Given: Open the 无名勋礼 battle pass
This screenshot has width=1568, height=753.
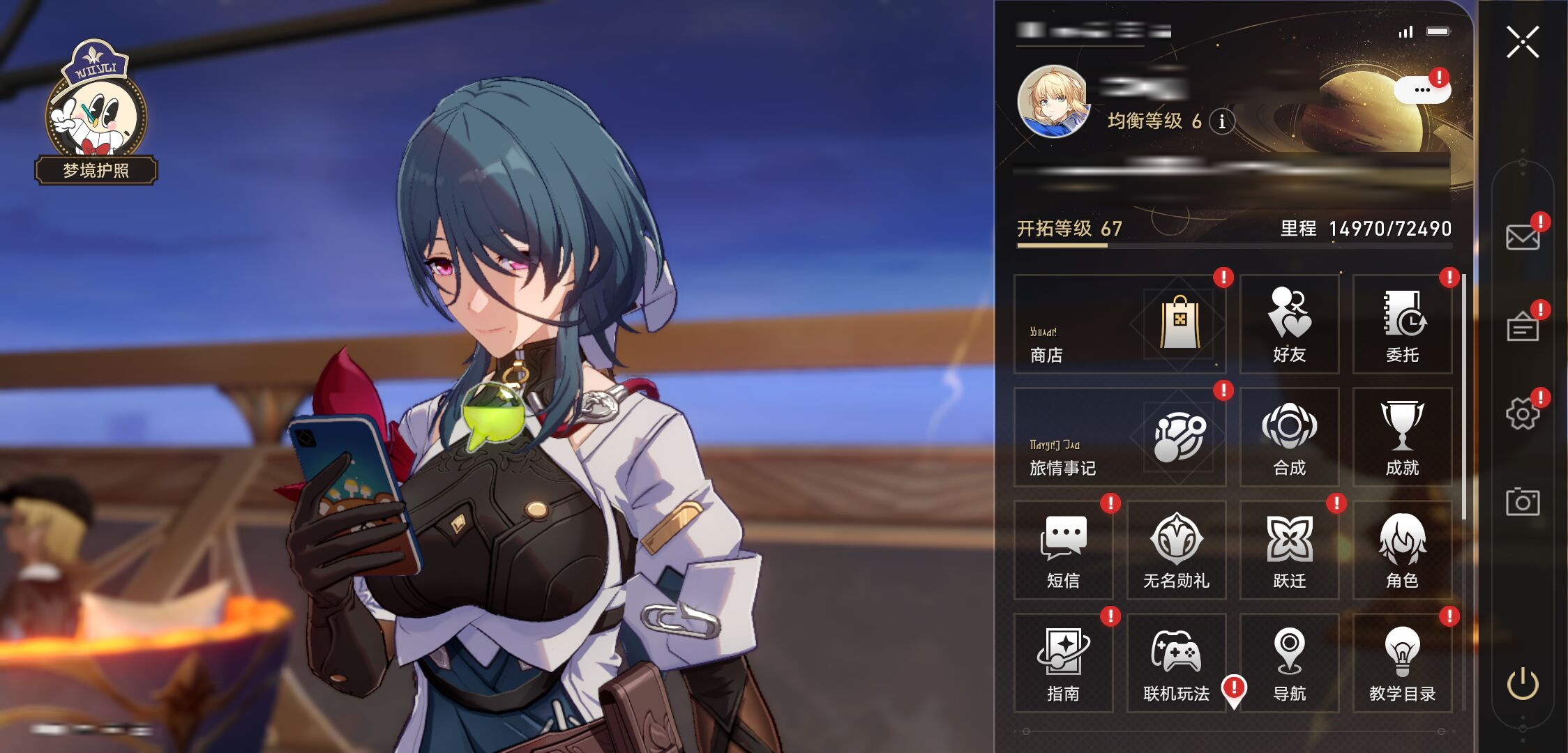Looking at the screenshot, I should pos(1176,550).
